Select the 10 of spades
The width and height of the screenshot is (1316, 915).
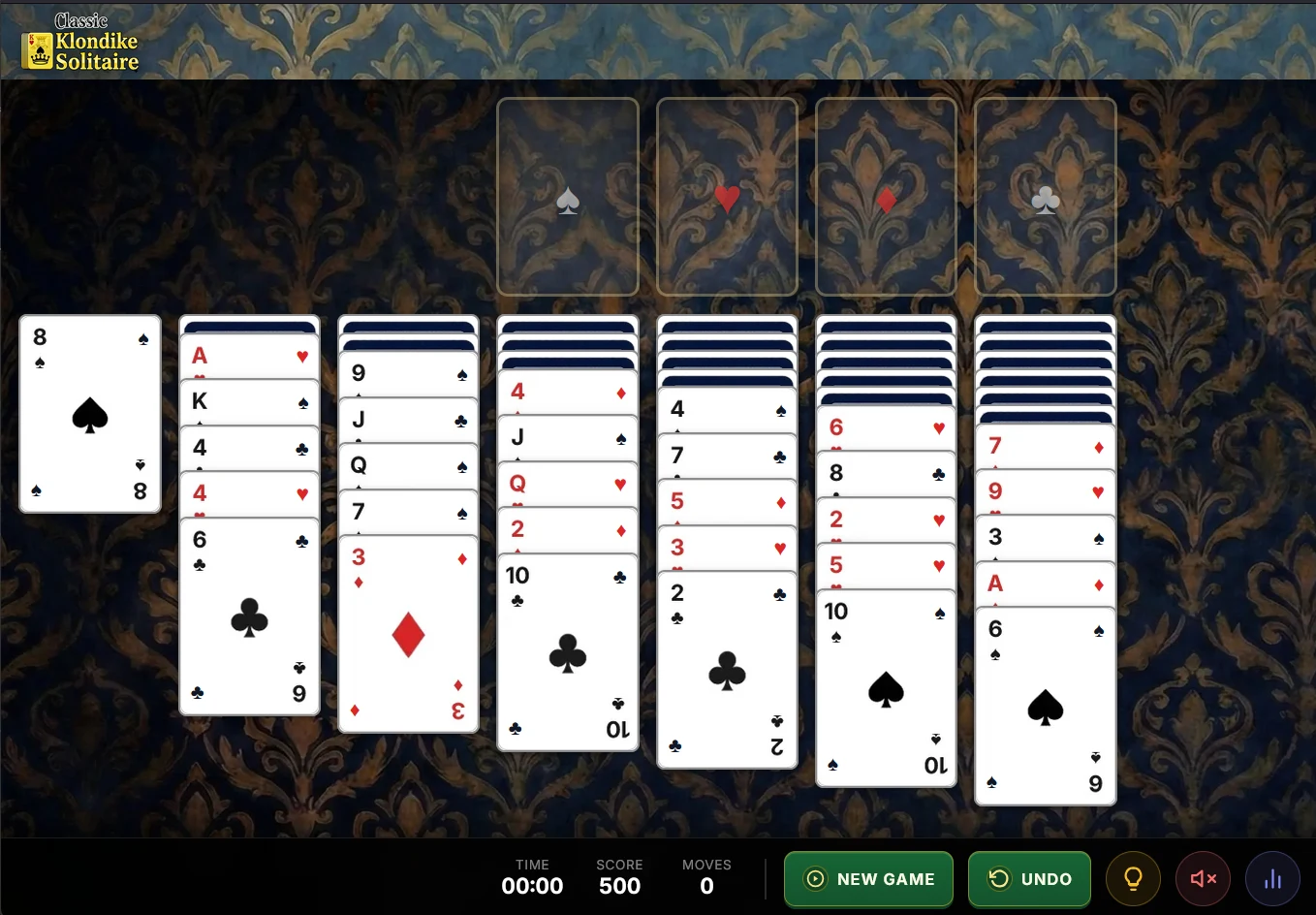click(885, 688)
